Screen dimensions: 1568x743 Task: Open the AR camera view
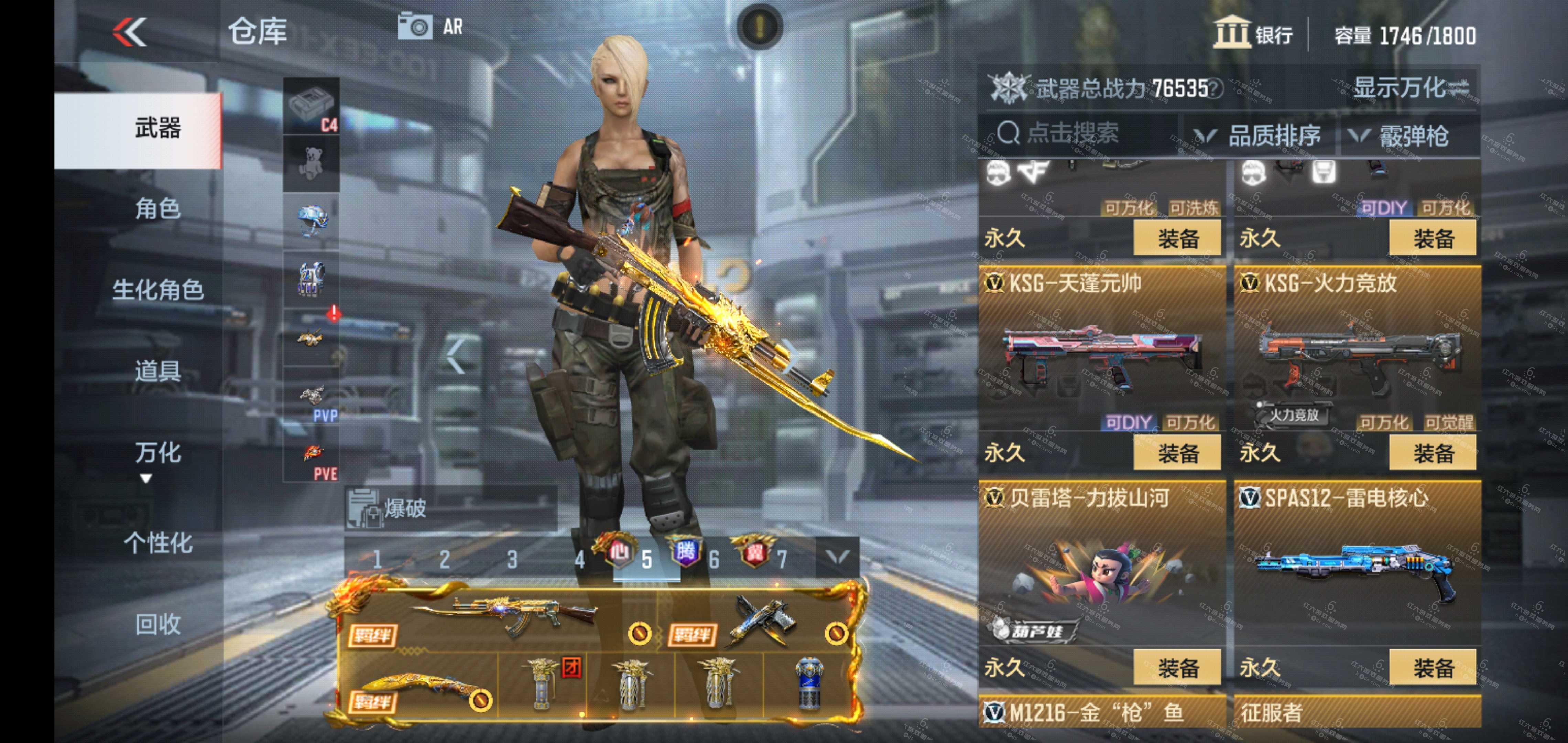click(430, 27)
